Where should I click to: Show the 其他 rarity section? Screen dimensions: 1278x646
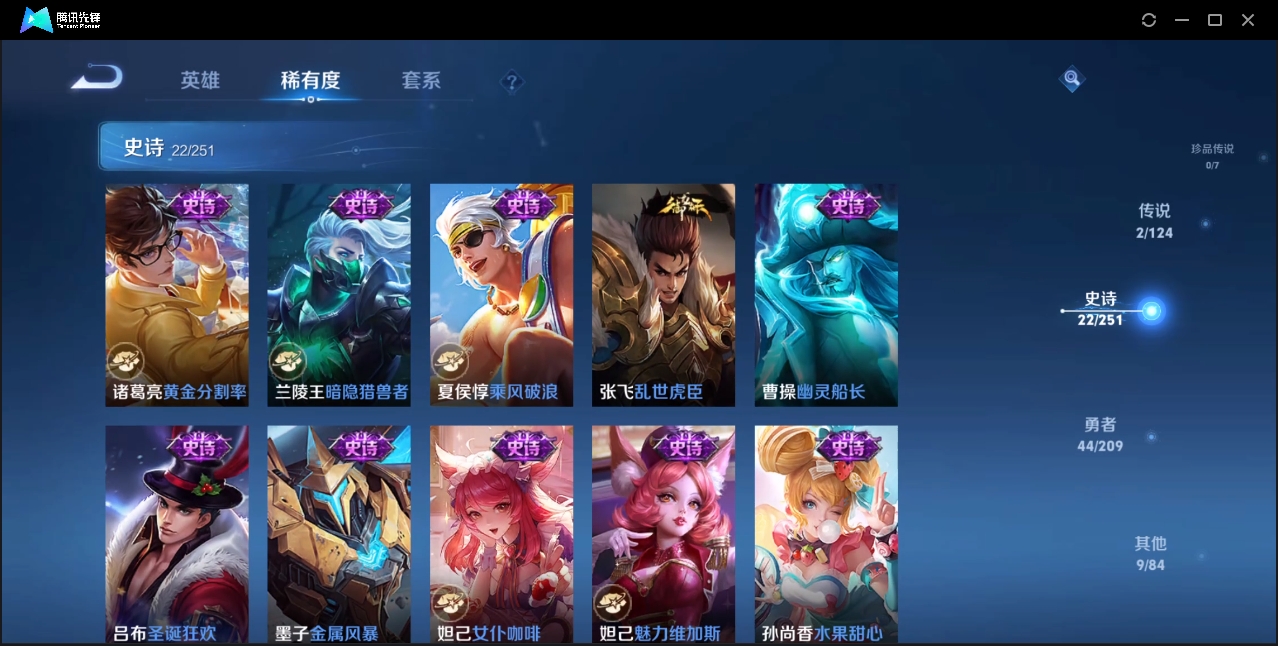click(1150, 553)
